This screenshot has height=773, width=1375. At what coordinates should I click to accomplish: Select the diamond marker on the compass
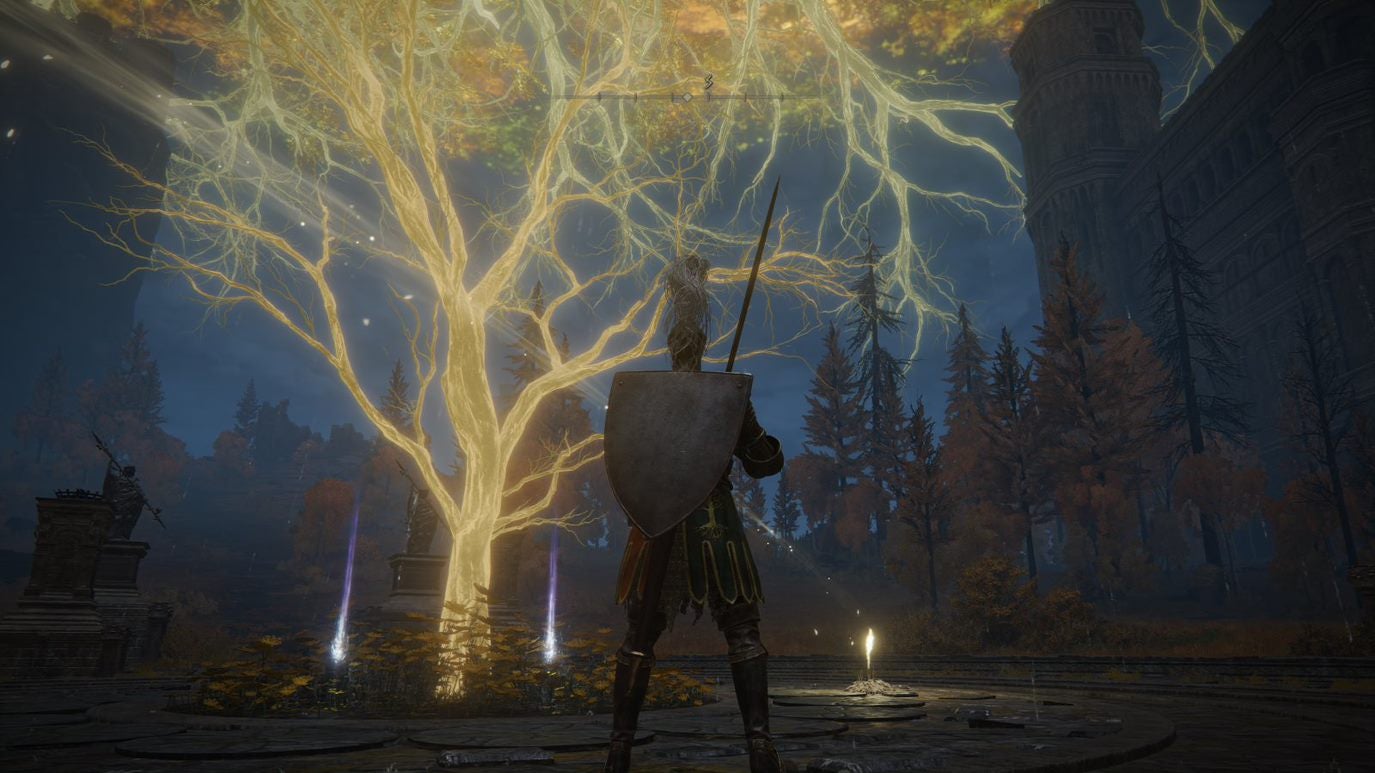coord(687,97)
